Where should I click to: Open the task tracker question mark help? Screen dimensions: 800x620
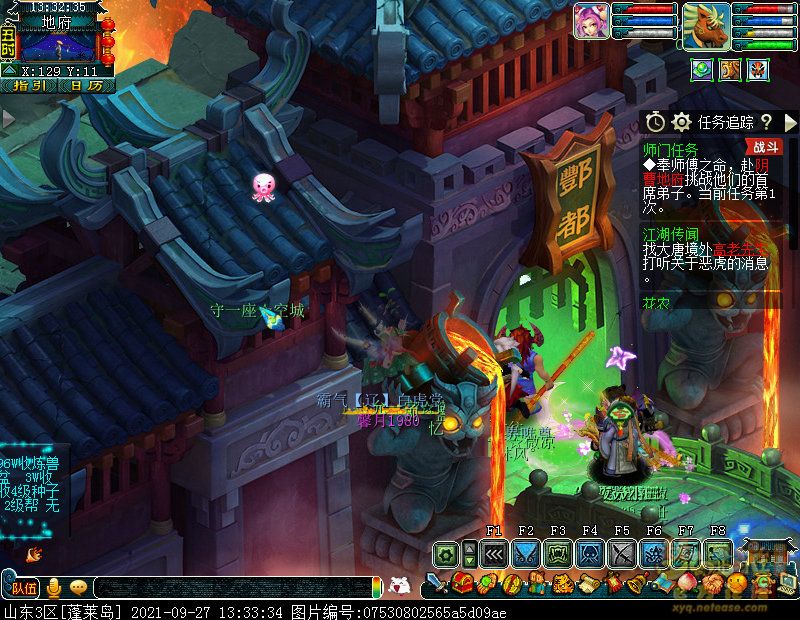pyautogui.click(x=766, y=122)
